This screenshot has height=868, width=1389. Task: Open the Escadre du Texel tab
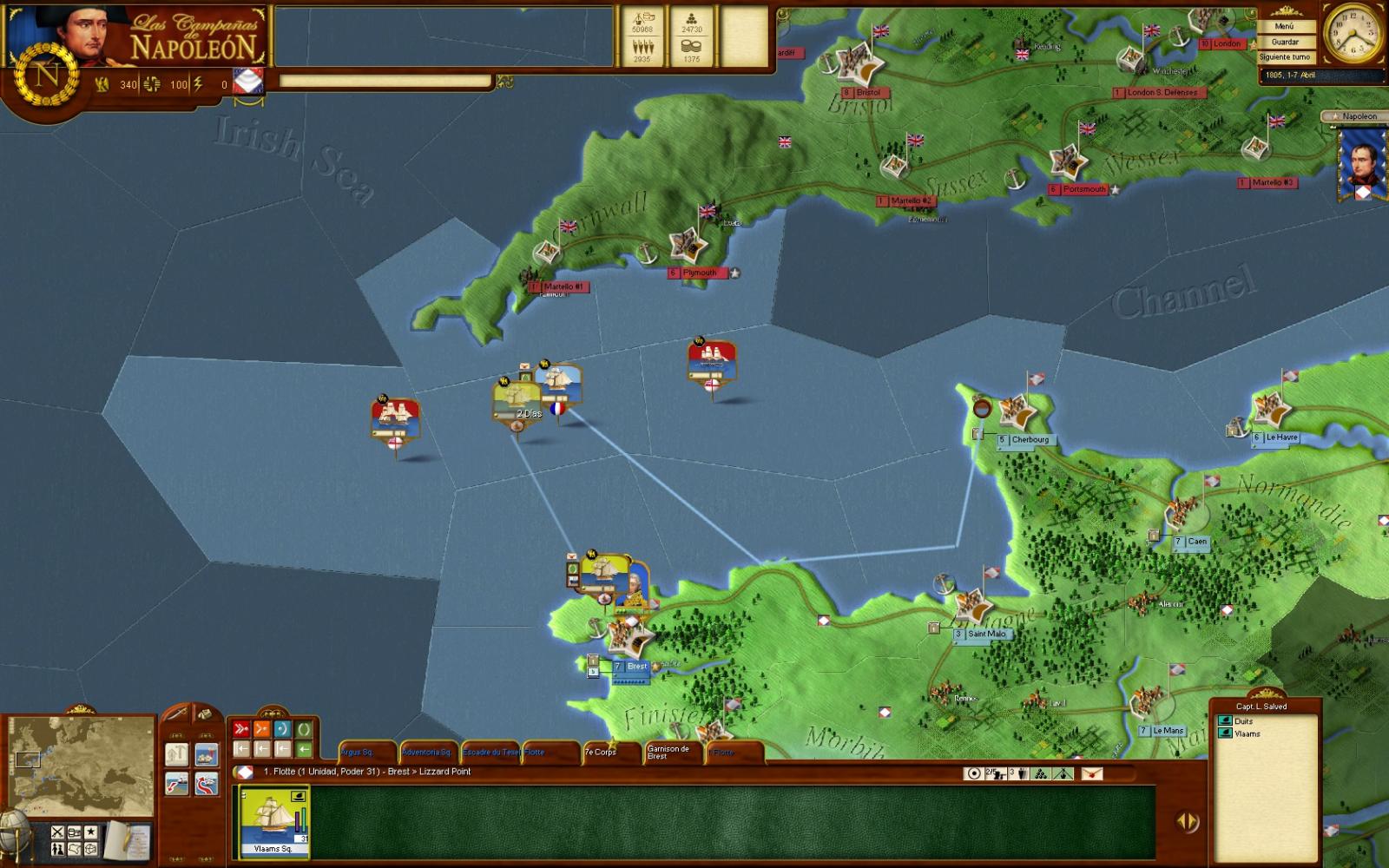click(x=490, y=753)
